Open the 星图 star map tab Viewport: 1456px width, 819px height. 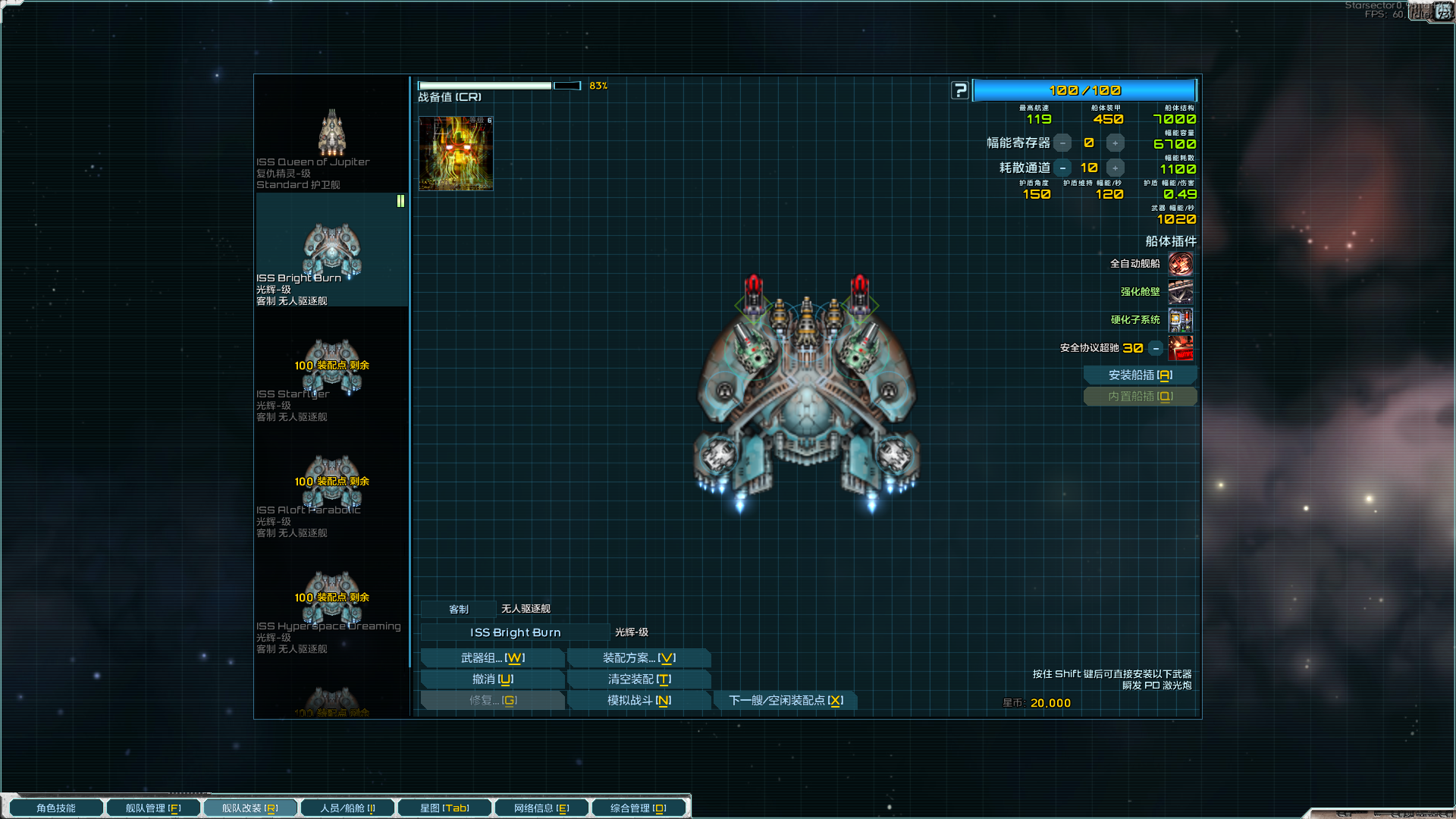(x=444, y=808)
